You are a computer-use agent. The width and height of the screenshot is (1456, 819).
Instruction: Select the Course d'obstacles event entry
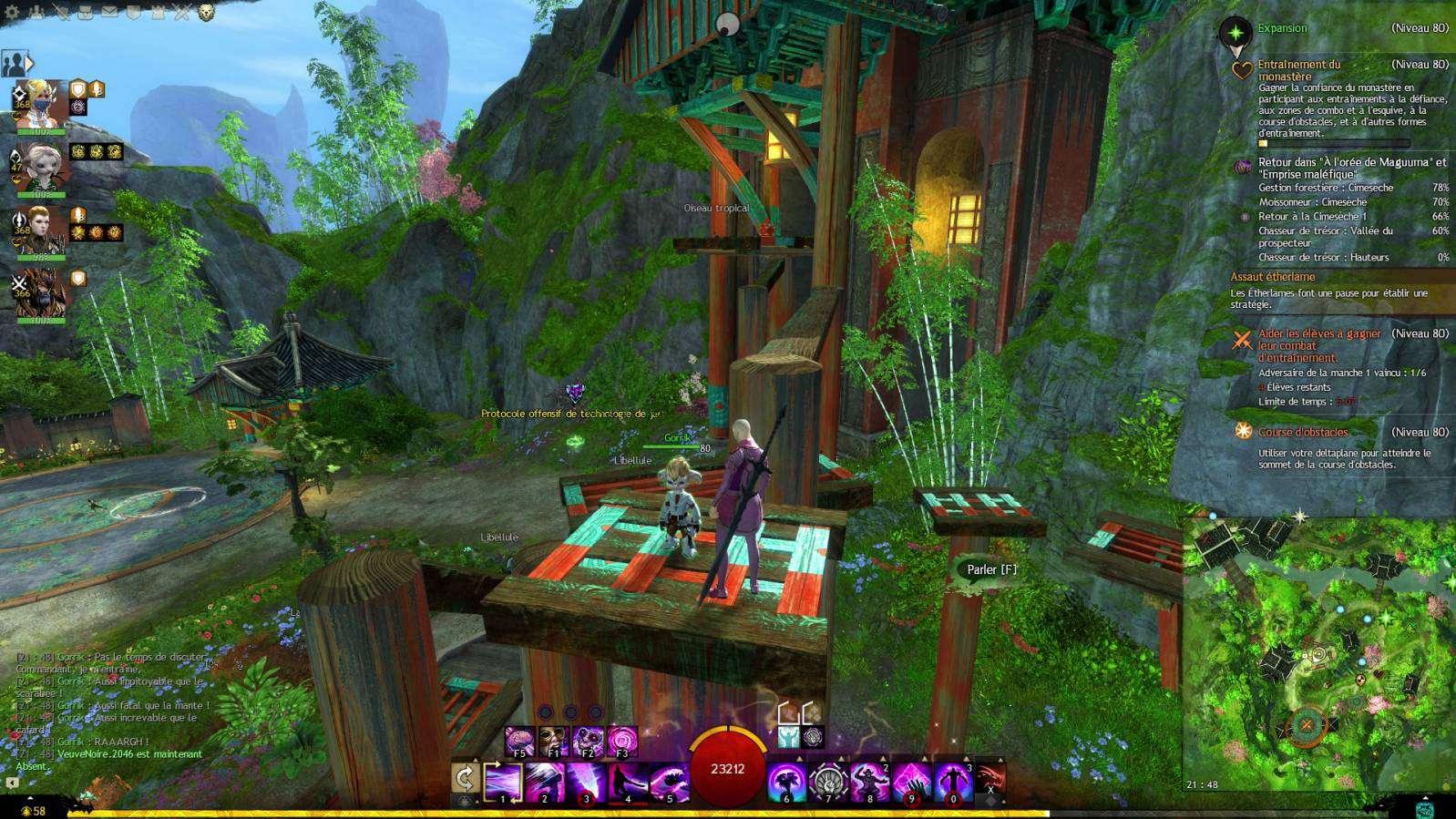pyautogui.click(x=1302, y=432)
